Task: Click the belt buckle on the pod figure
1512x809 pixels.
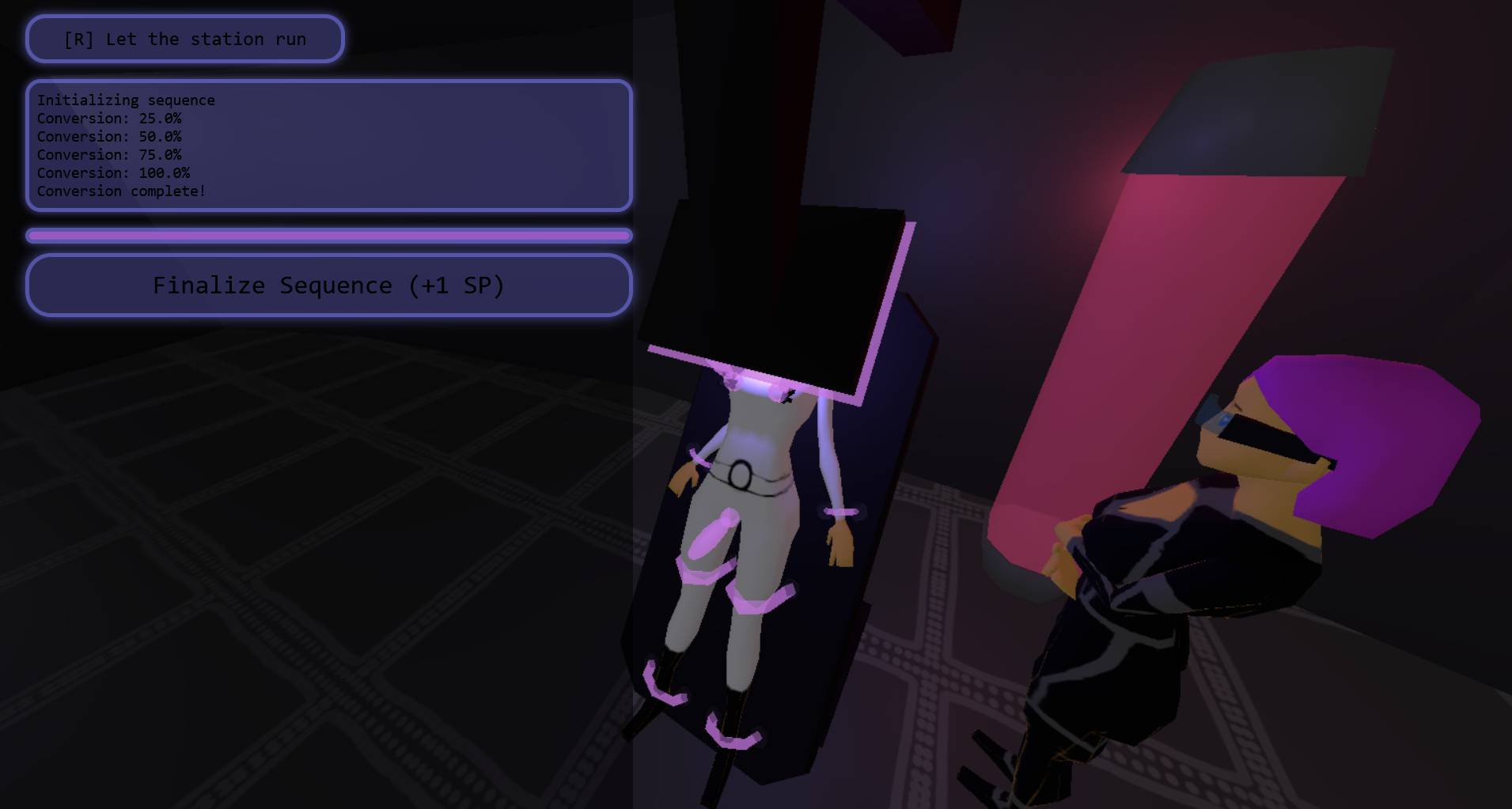Action: click(742, 473)
